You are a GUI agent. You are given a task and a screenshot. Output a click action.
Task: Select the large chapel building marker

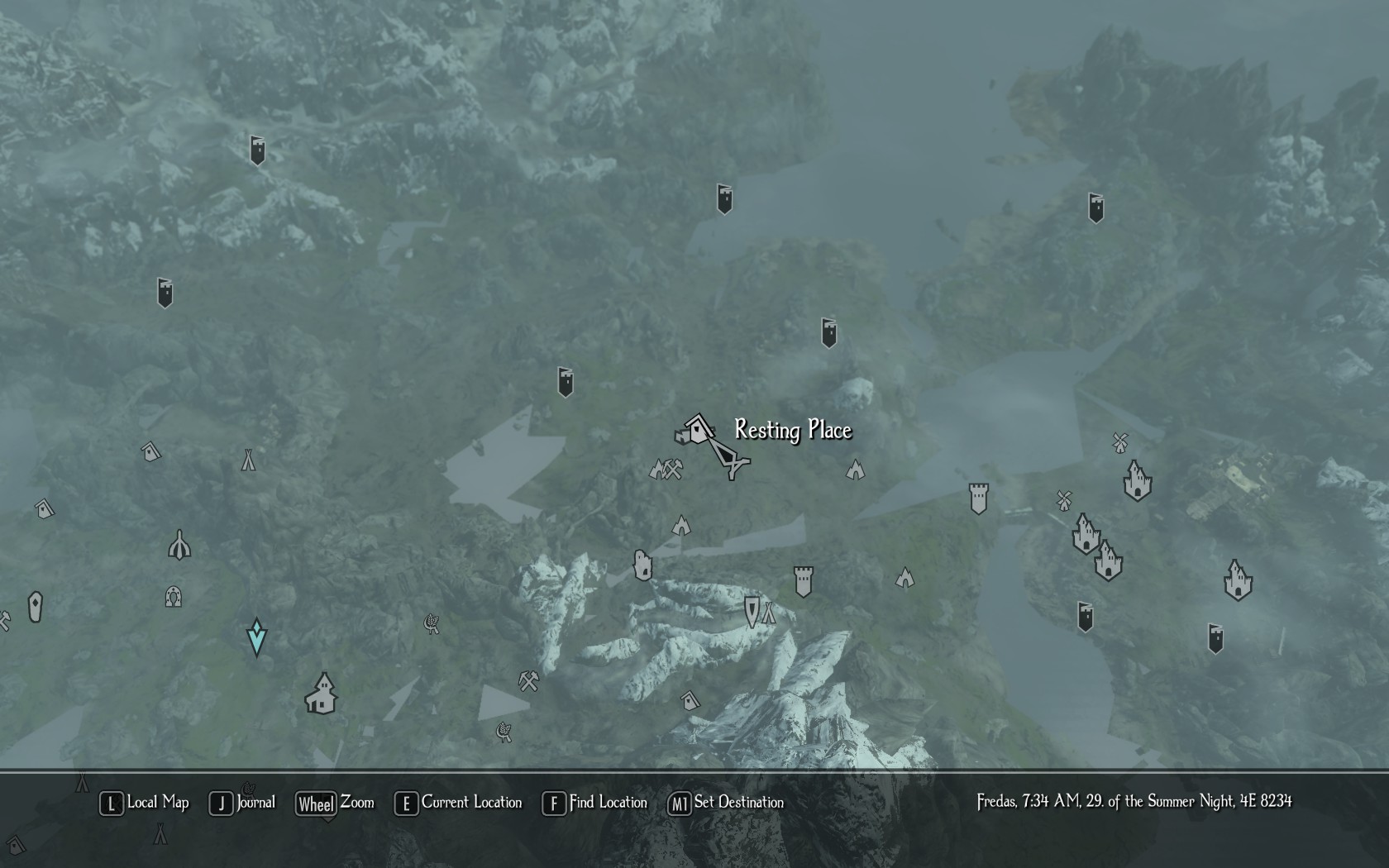tap(321, 694)
